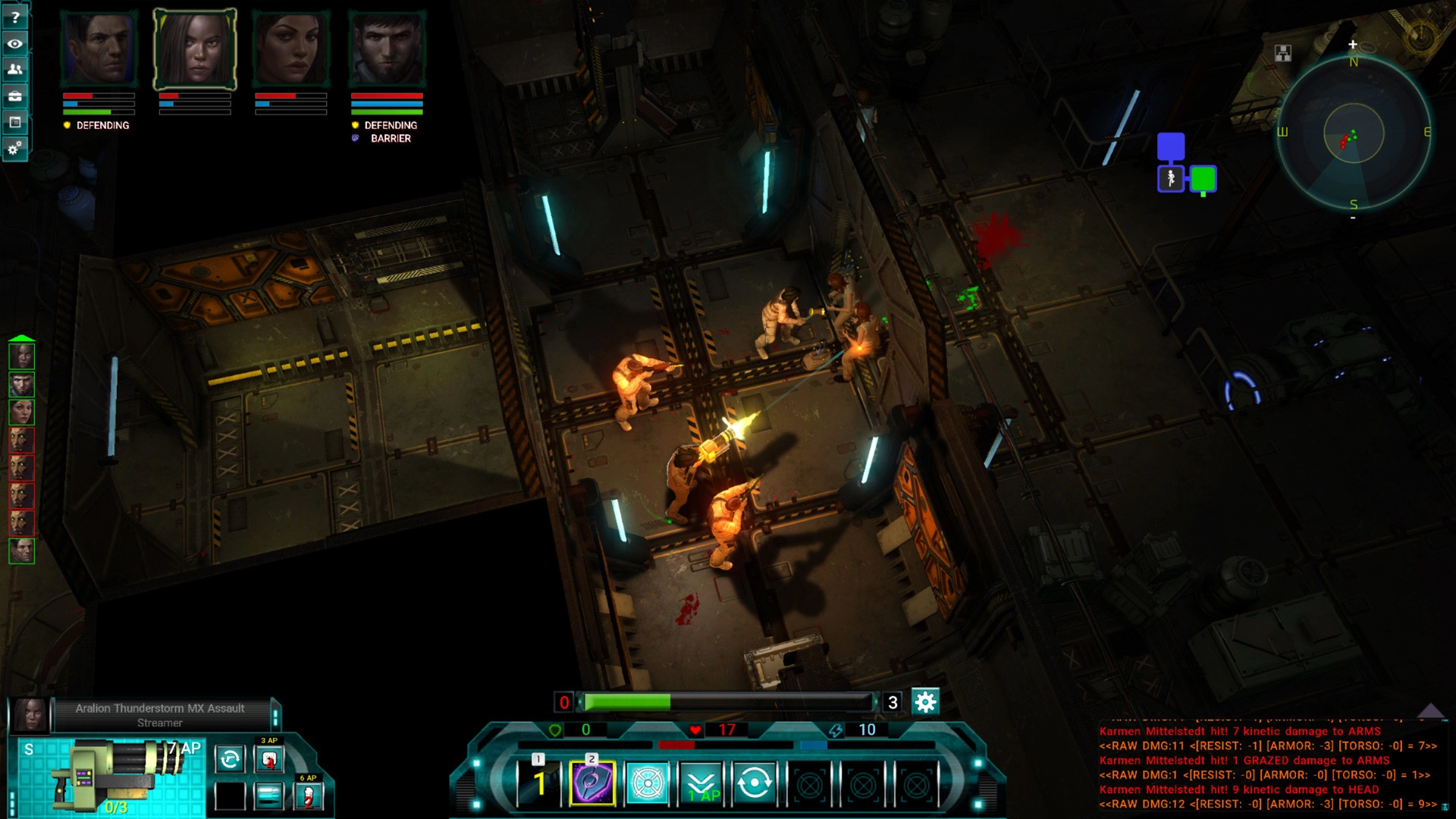
Task: Open the briefcase inventory icon
Action: (14, 96)
